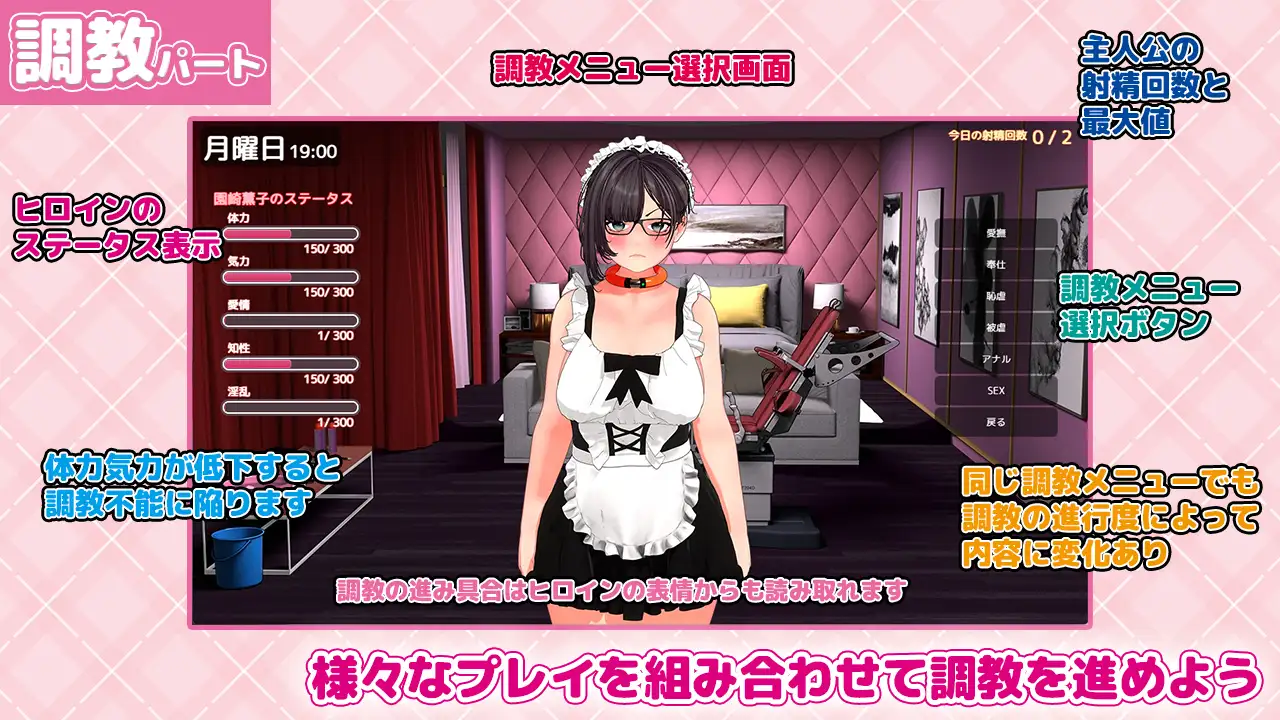The width and height of the screenshot is (1280, 720).
Task: Click the 恥虐 training option
Action: click(997, 294)
